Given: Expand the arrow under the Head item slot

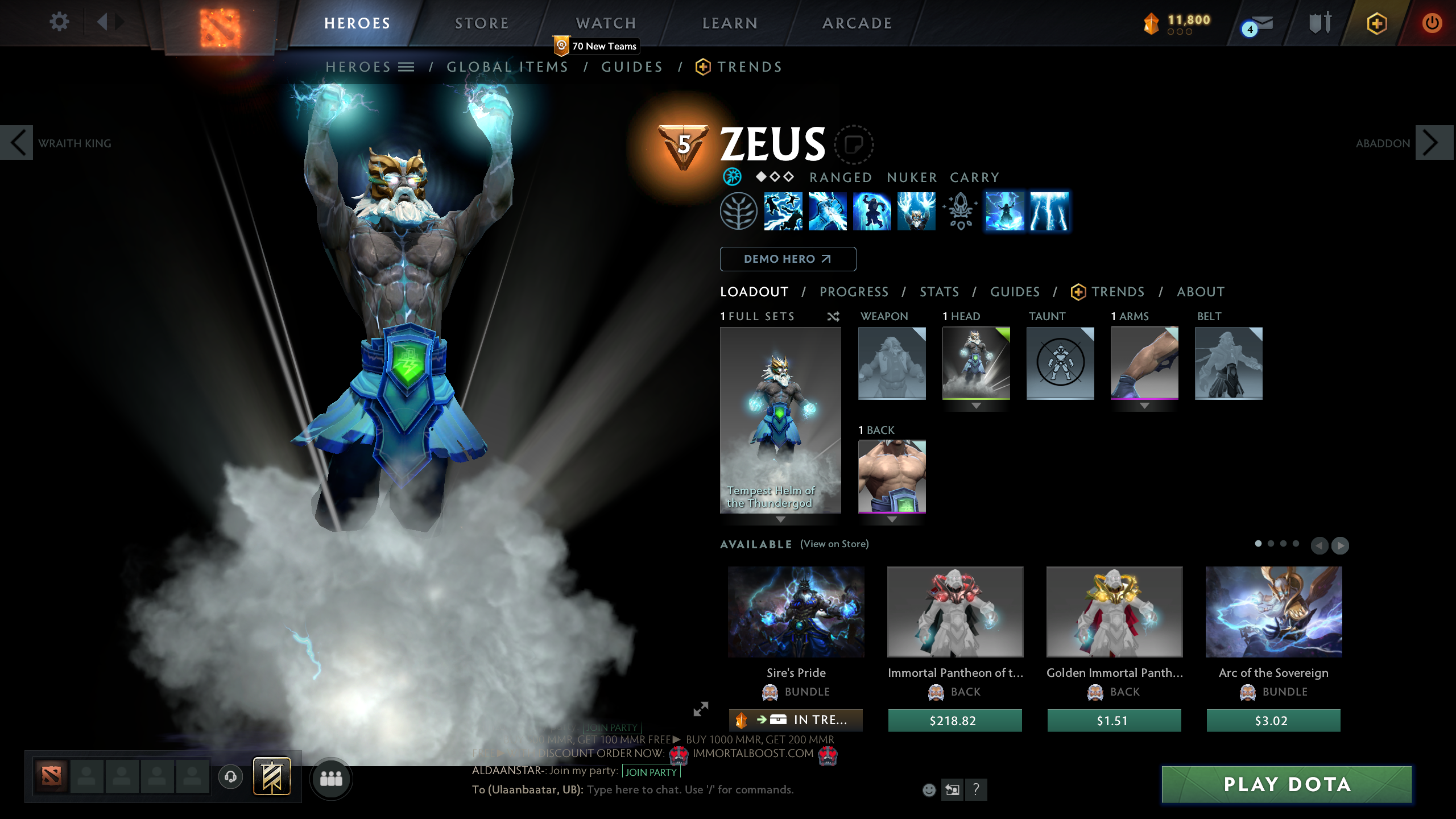Looking at the screenshot, I should tap(977, 407).
